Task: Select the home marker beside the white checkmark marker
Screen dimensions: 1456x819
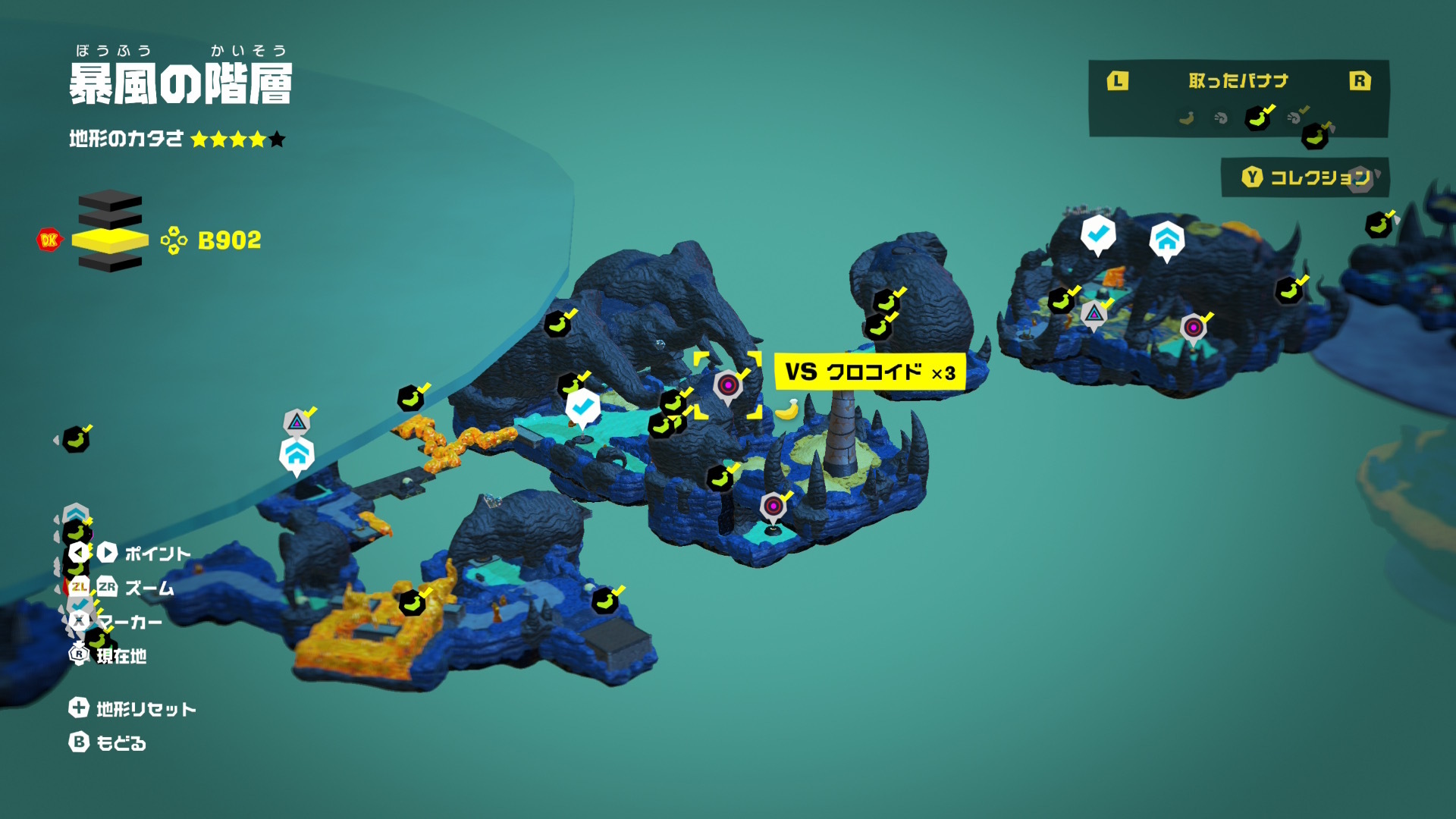Action: click(x=1166, y=240)
